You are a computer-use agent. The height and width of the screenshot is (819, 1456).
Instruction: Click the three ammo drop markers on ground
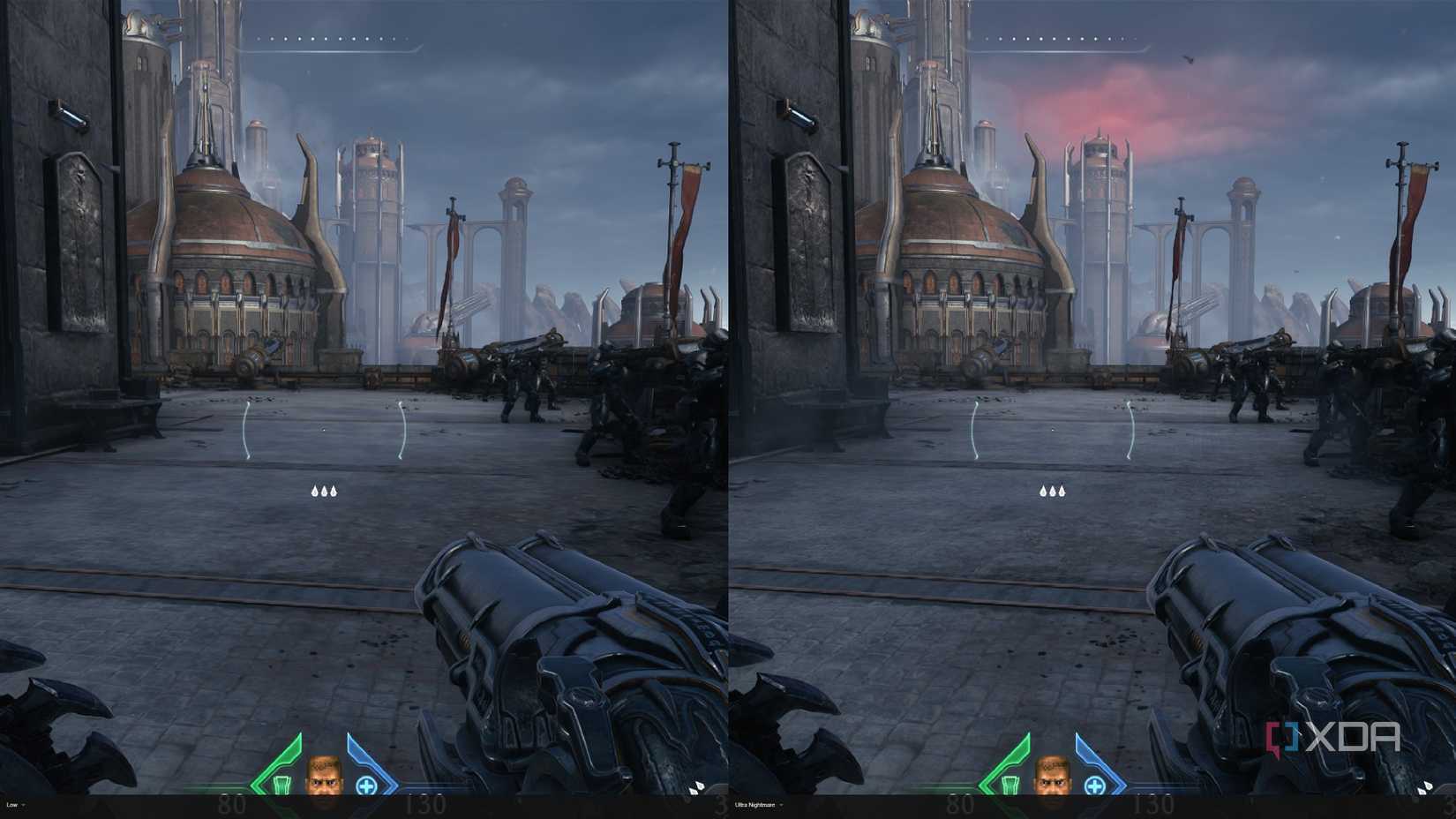[323, 490]
